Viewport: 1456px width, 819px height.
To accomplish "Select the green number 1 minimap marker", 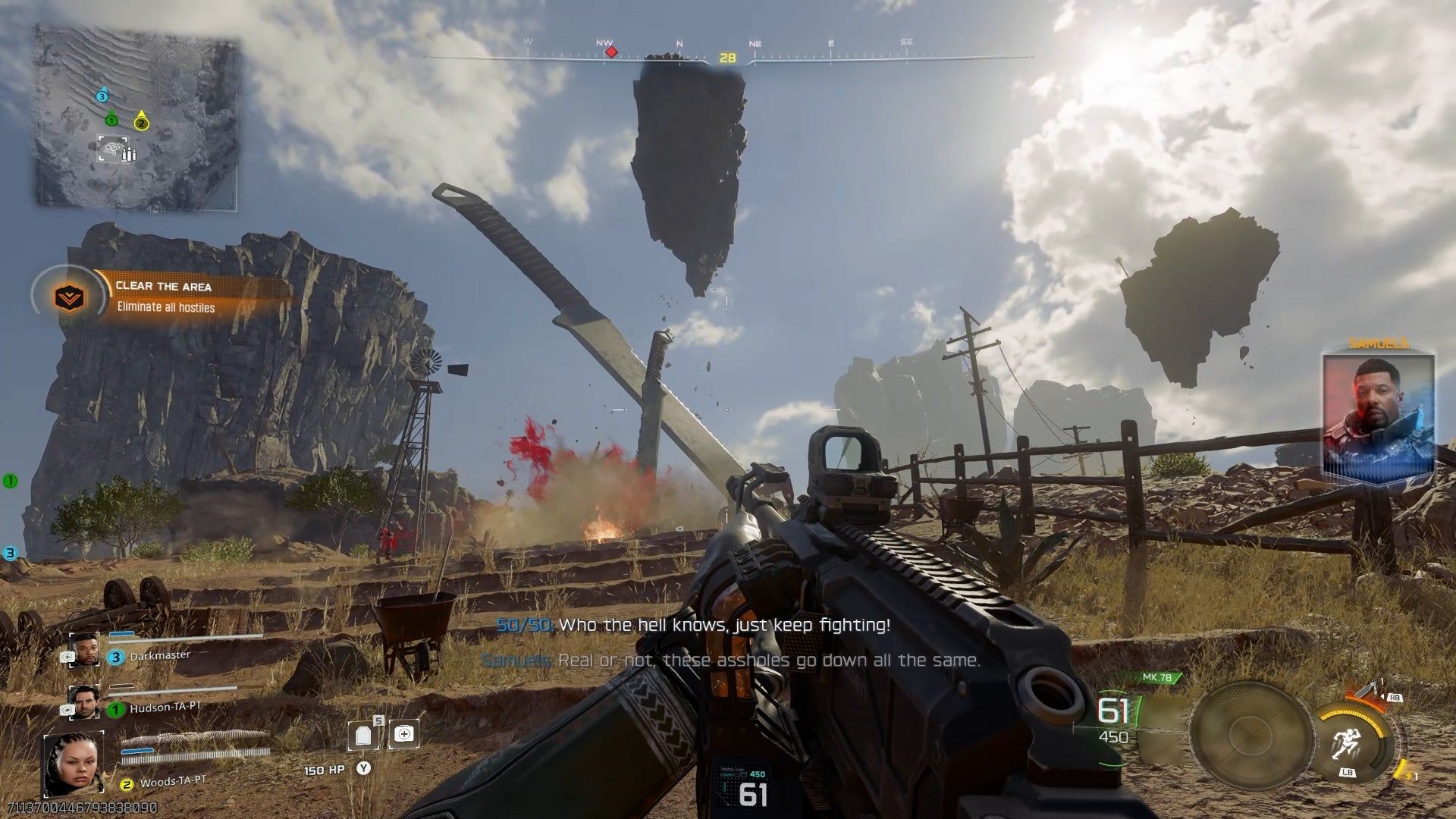I will pyautogui.click(x=111, y=120).
